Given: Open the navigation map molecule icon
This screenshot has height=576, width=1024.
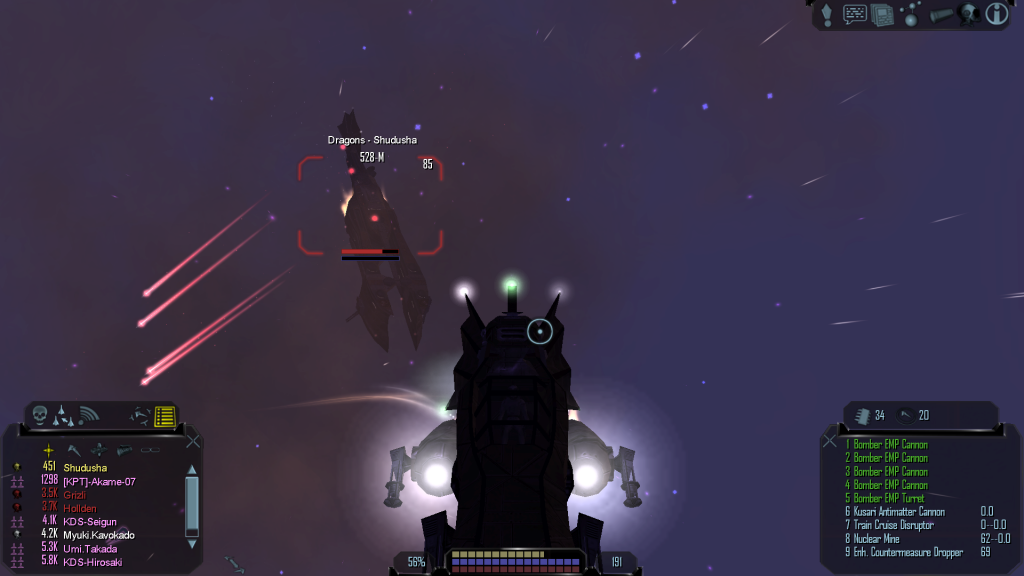Looking at the screenshot, I should coord(910,14).
